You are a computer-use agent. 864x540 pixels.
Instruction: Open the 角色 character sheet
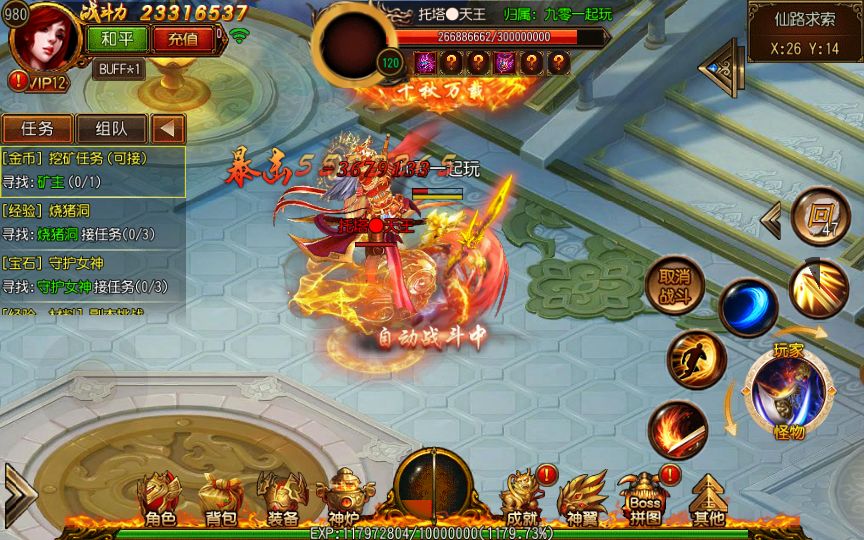point(159,499)
